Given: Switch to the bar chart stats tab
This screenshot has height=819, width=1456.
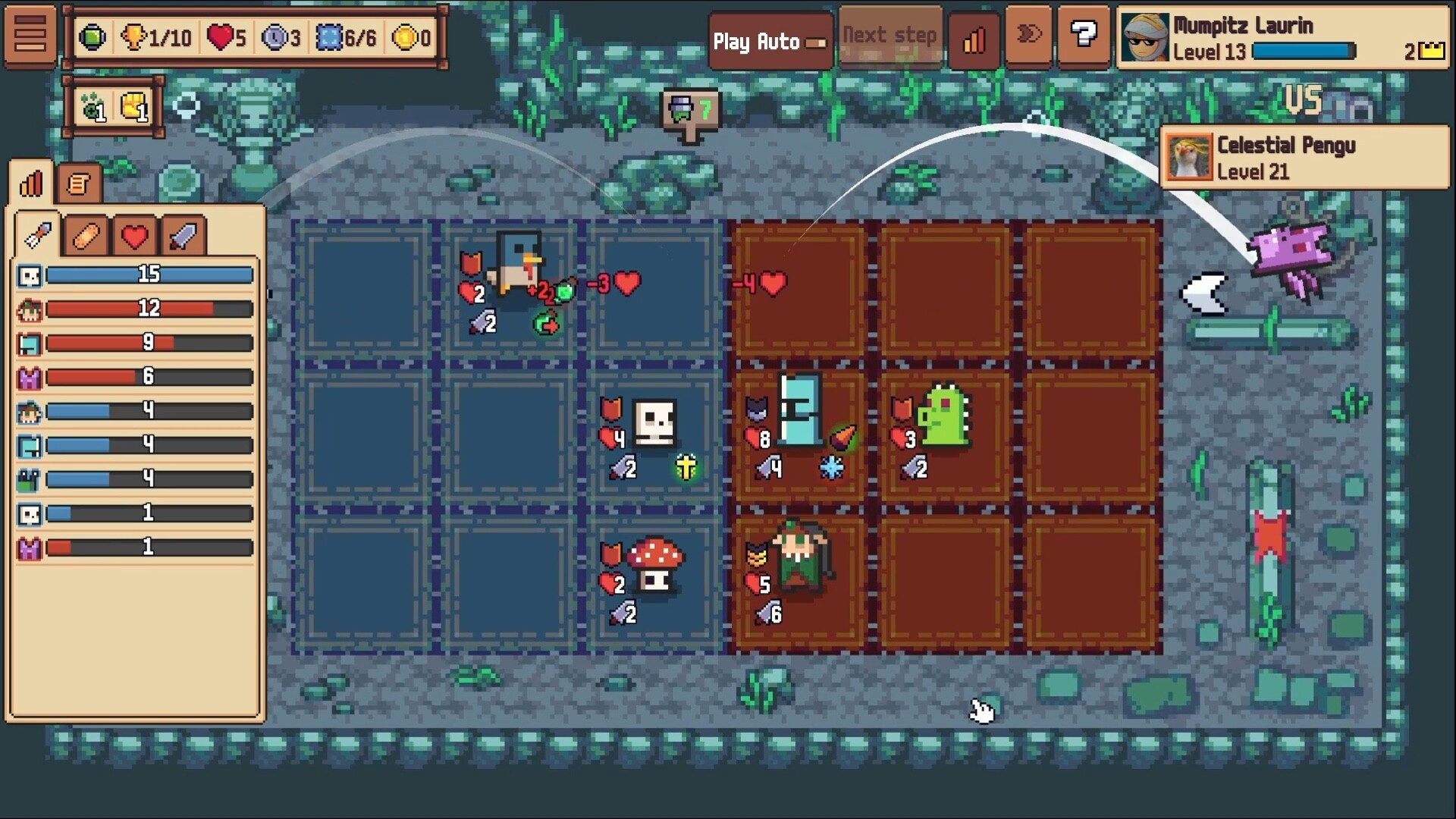Looking at the screenshot, I should point(30,182).
